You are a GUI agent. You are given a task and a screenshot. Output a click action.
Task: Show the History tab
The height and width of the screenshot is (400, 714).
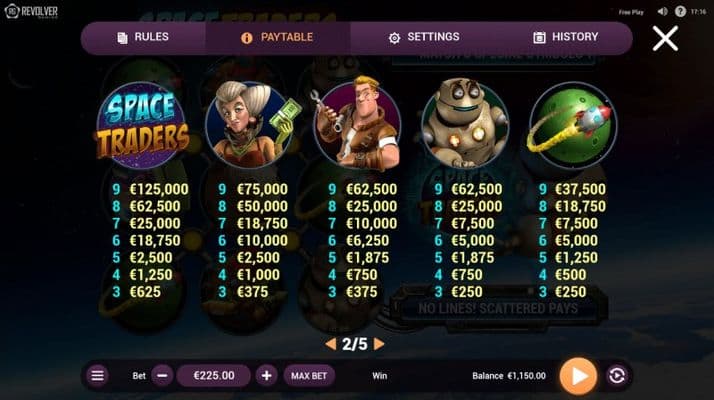click(x=565, y=37)
